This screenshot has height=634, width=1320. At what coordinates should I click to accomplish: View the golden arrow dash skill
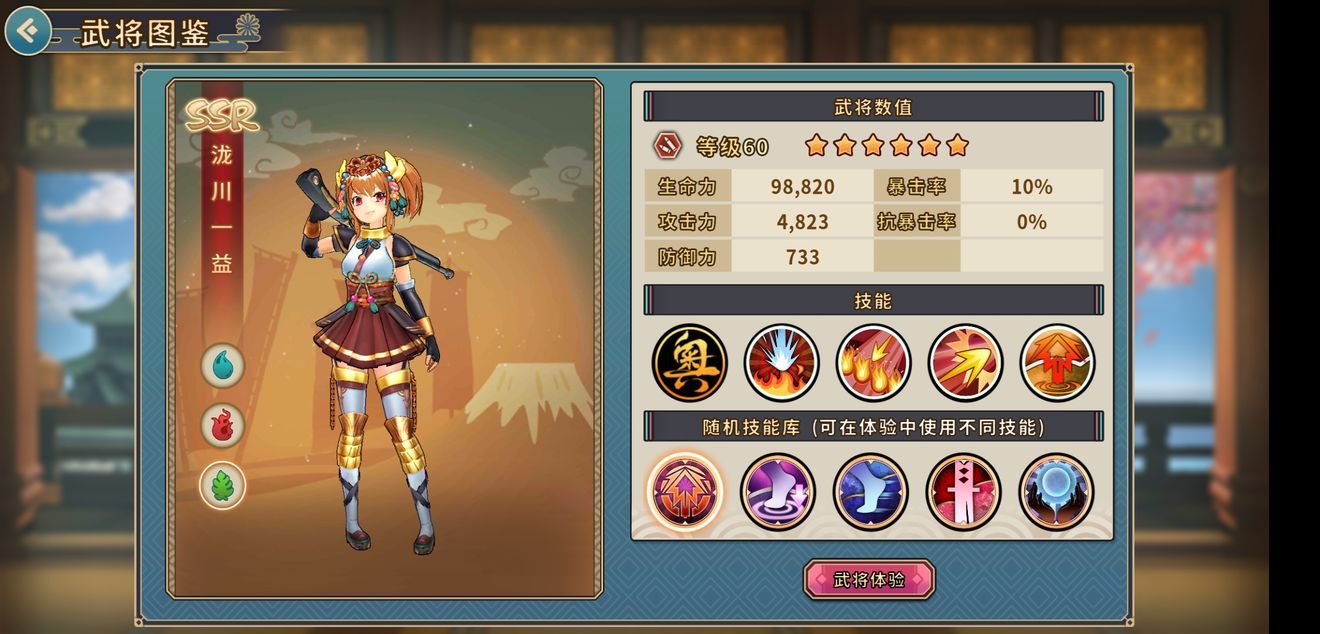pyautogui.click(x=965, y=362)
